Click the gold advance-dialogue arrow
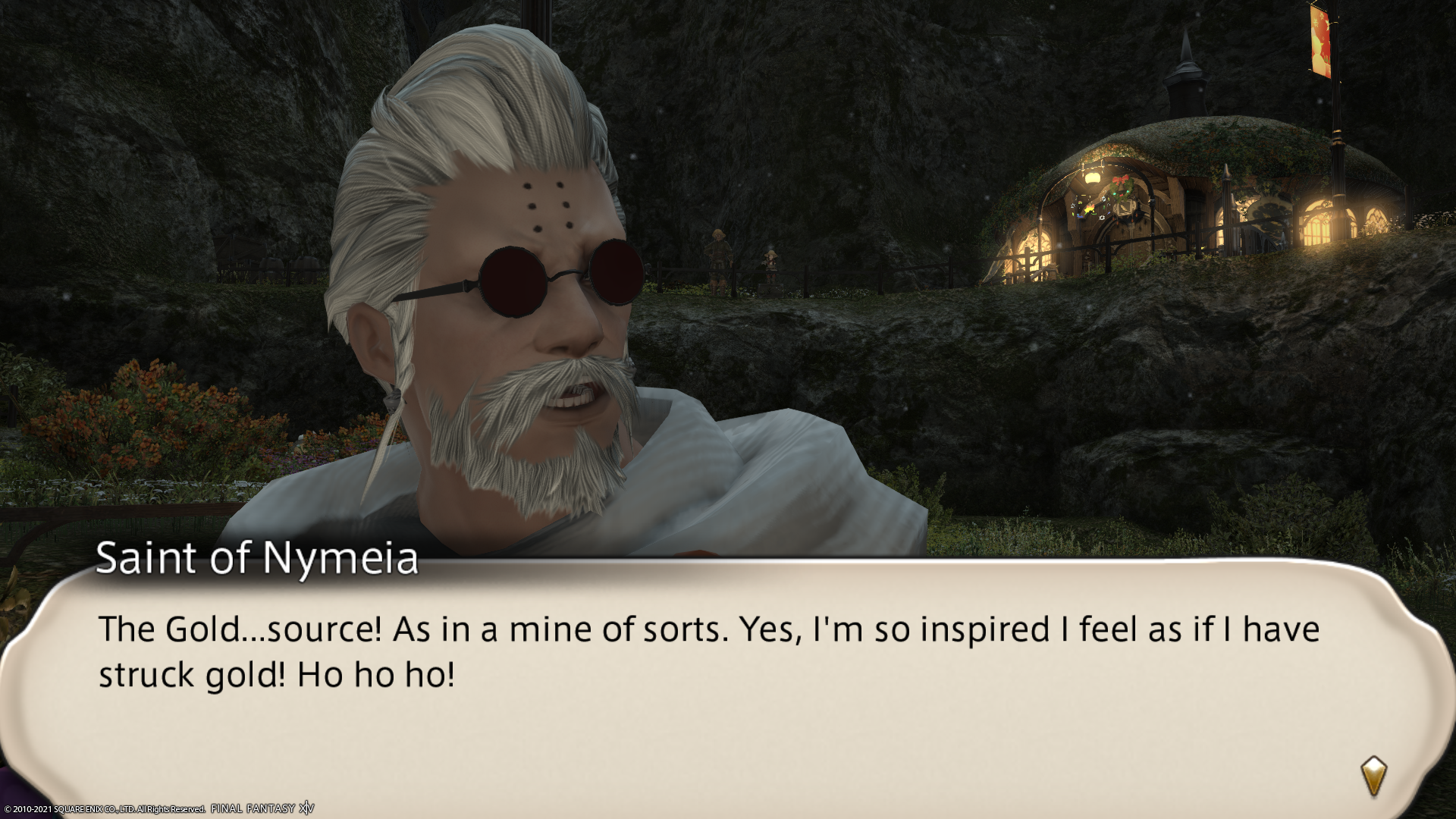Image resolution: width=1456 pixels, height=819 pixels. click(1373, 776)
